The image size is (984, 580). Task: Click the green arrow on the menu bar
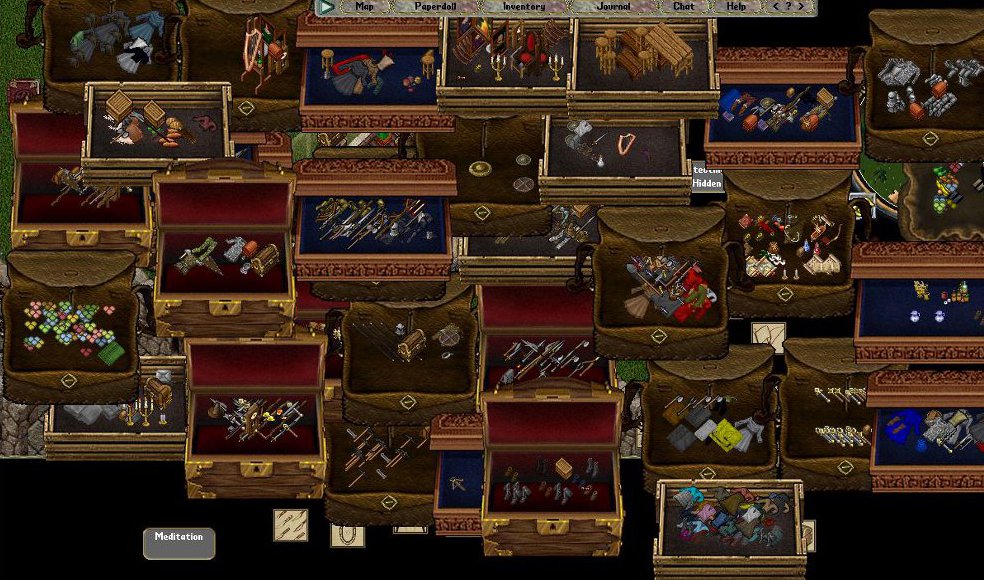(326, 7)
